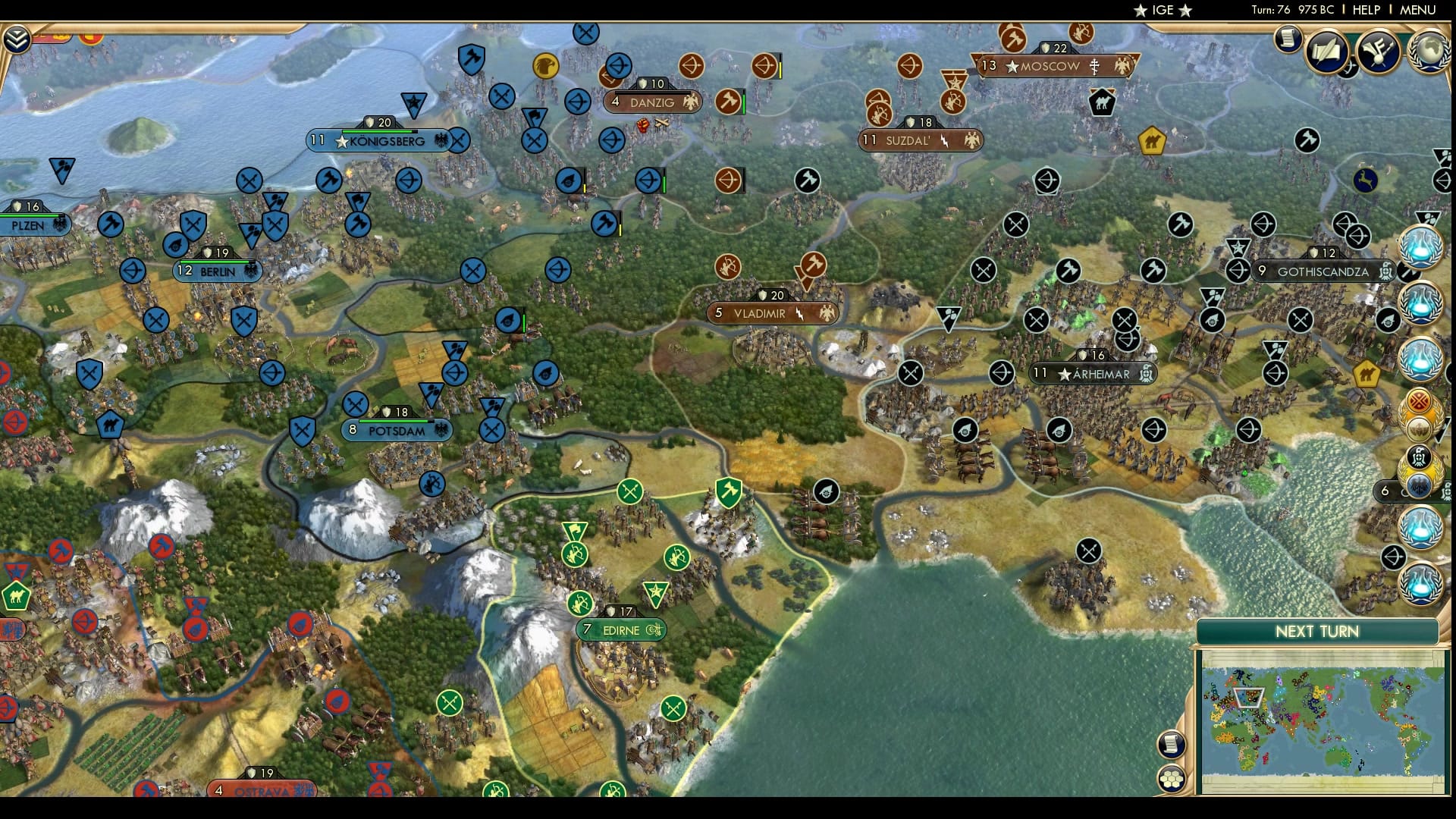
Task: Select the Berlin city name label
Action: click(x=218, y=271)
